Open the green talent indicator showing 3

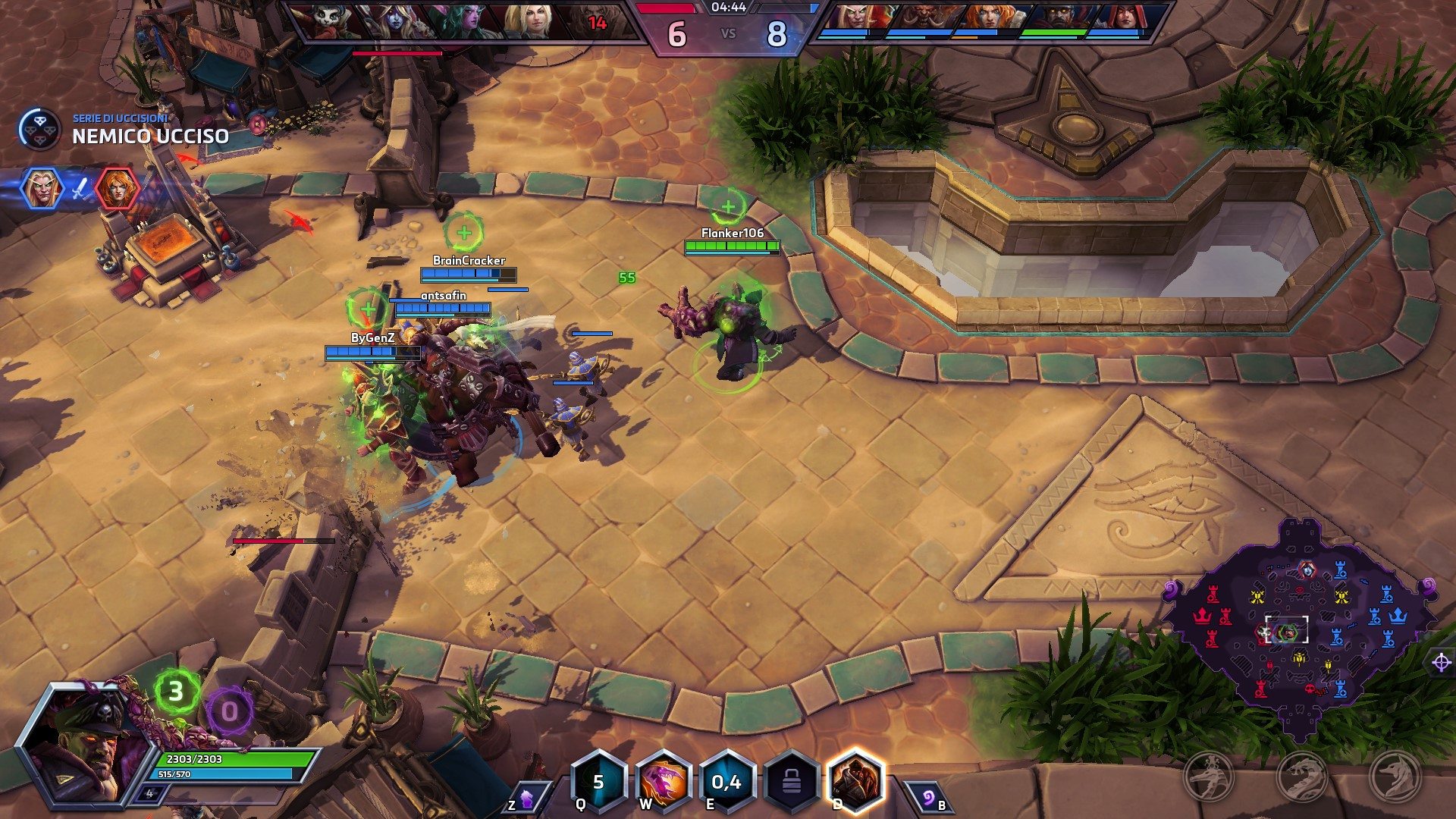pos(176,692)
